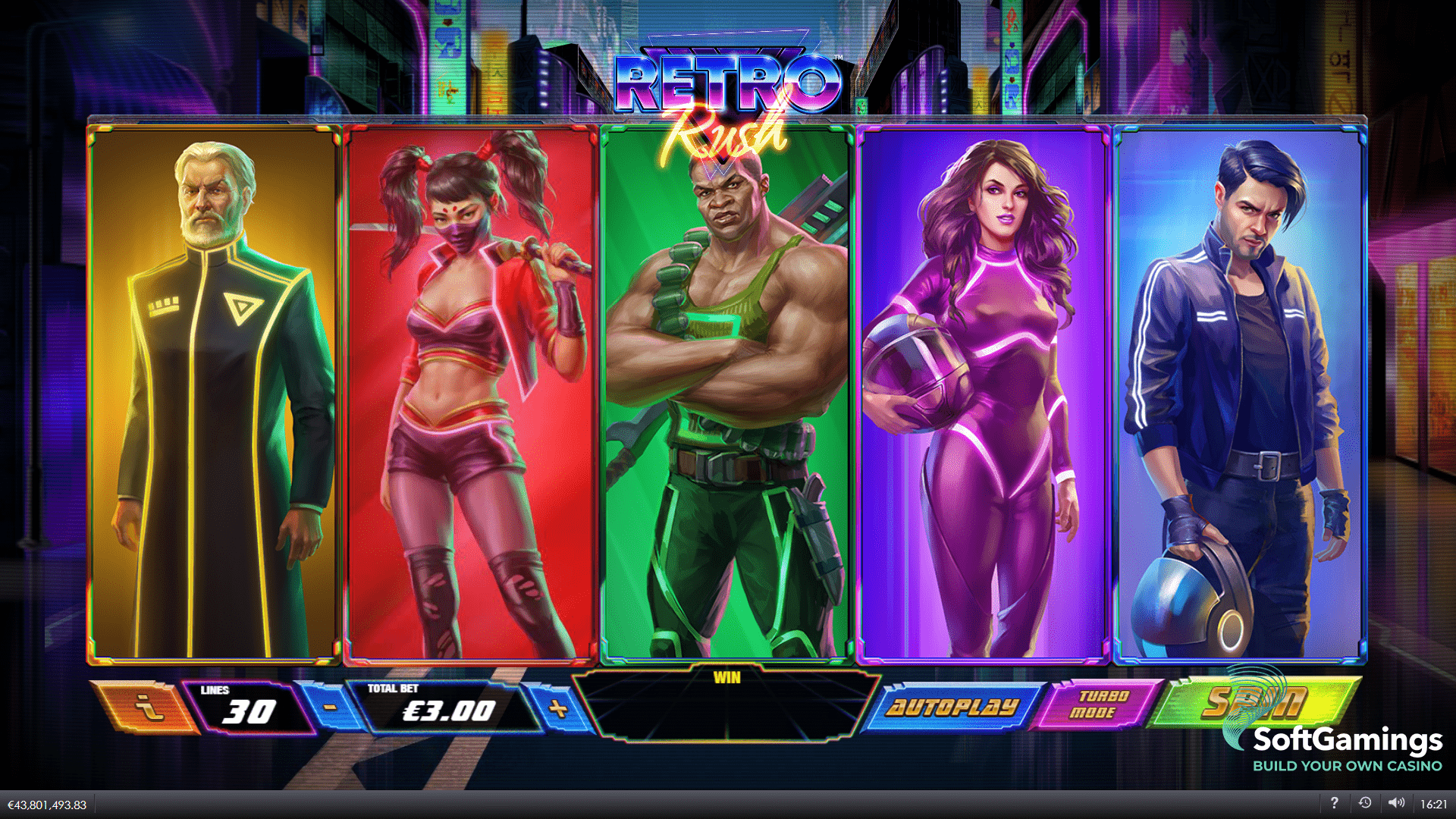Click the WIN display panel
Viewport: 1456px width, 819px height.
(728, 709)
